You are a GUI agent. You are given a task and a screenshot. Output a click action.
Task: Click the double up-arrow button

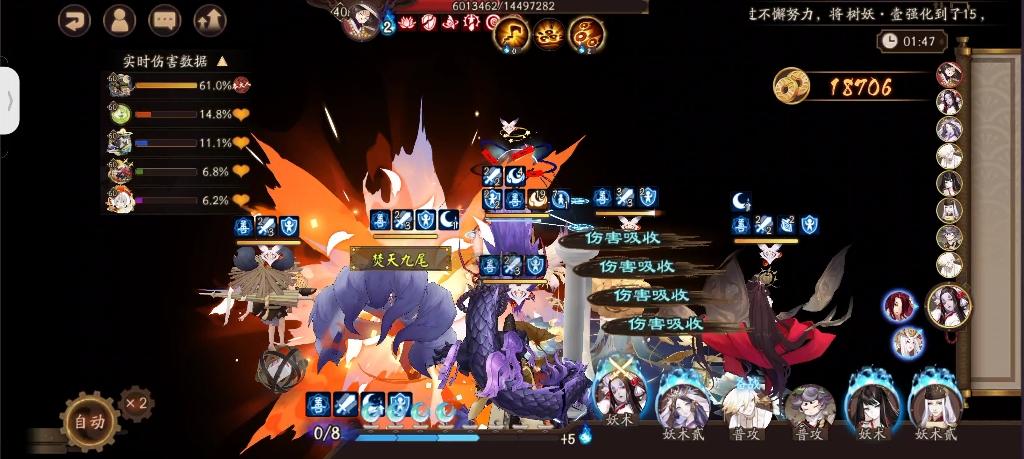tap(209, 20)
